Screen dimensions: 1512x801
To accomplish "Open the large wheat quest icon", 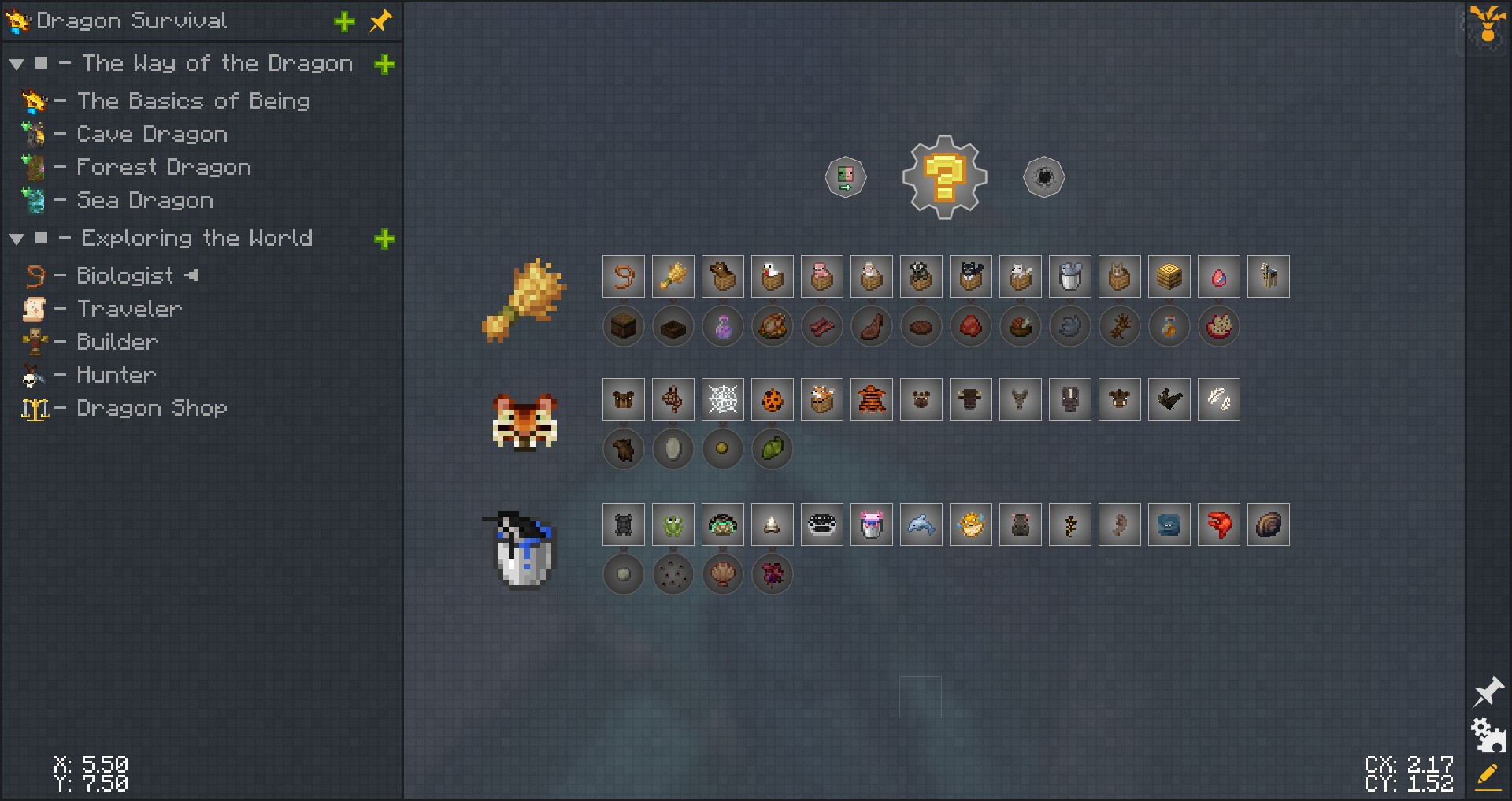I will [x=524, y=300].
